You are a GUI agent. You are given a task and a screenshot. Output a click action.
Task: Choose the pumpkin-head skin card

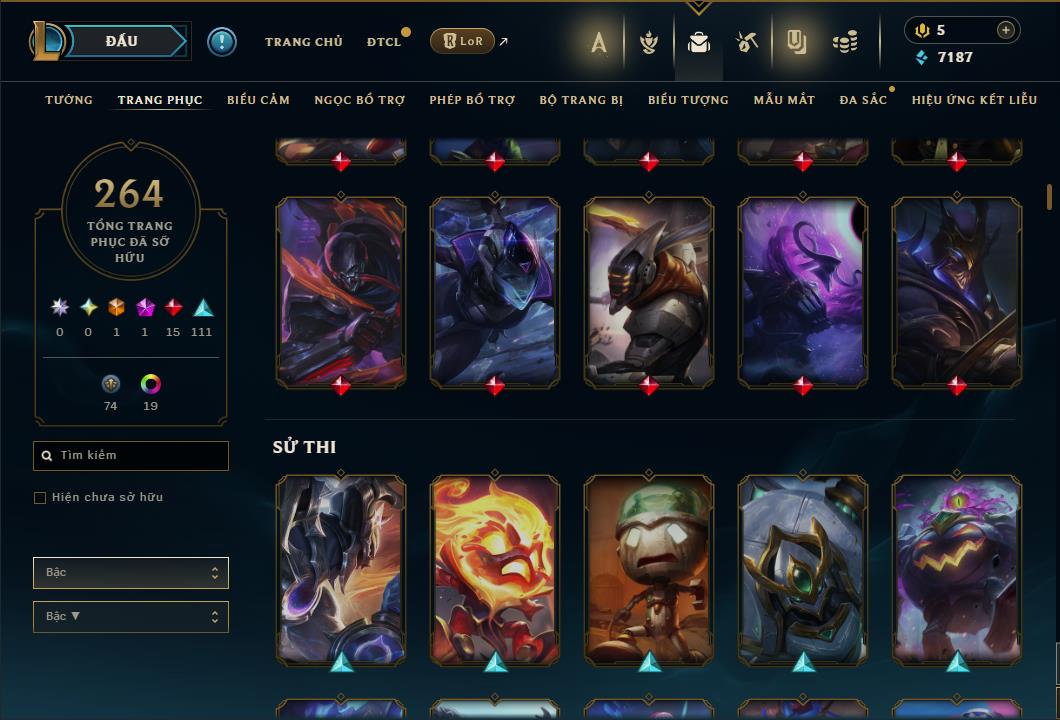[957, 568]
